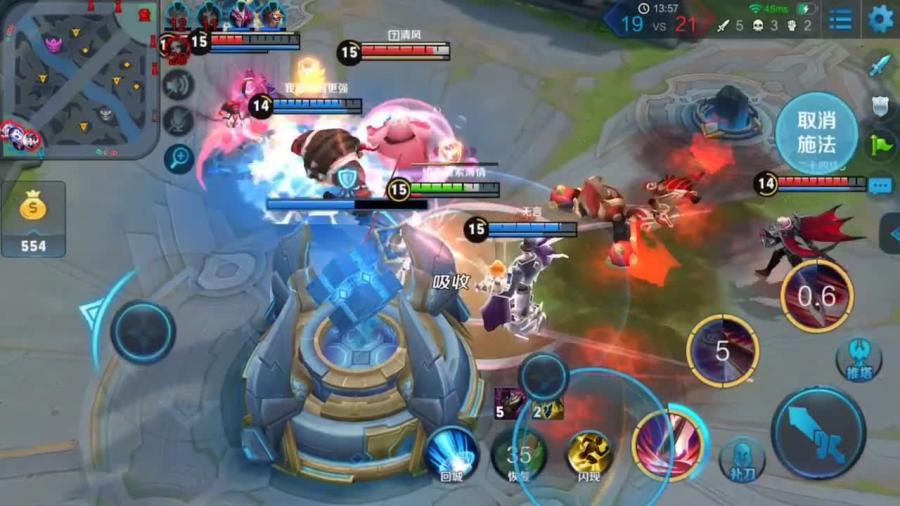Send the shield retreat signal
Screen dimensions: 900x506
click(x=880, y=106)
